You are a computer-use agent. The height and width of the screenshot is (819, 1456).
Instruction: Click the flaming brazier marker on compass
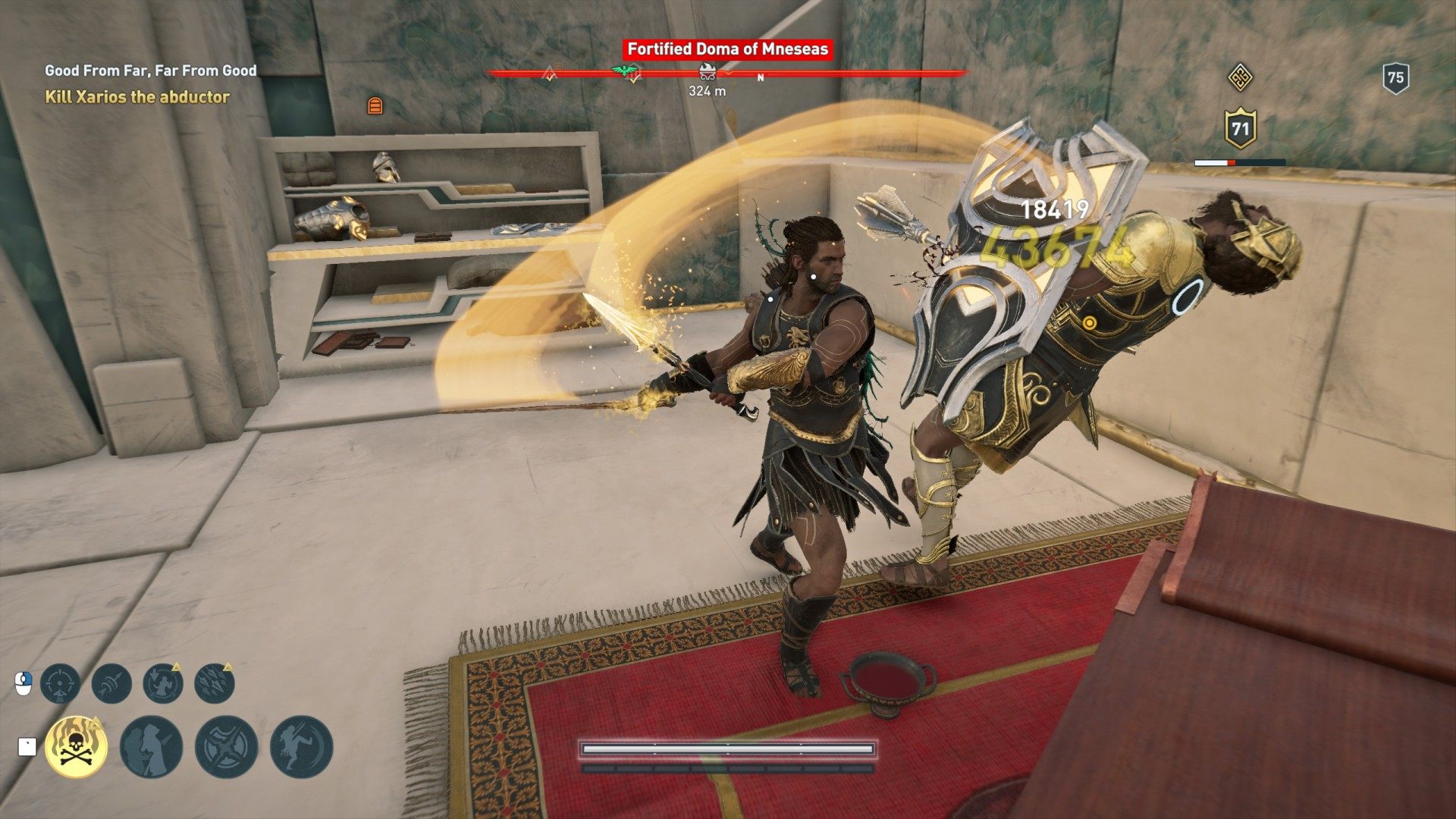(x=708, y=73)
